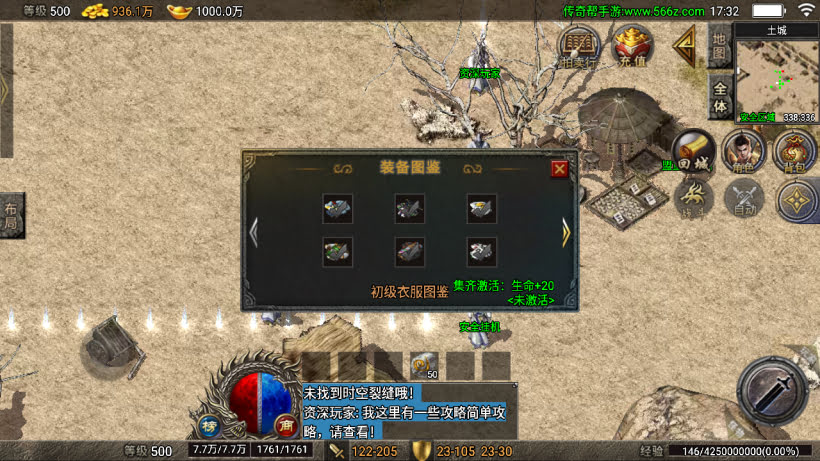Activate the four-point star skill button
This screenshot has width=820, height=461.
(x=797, y=199)
